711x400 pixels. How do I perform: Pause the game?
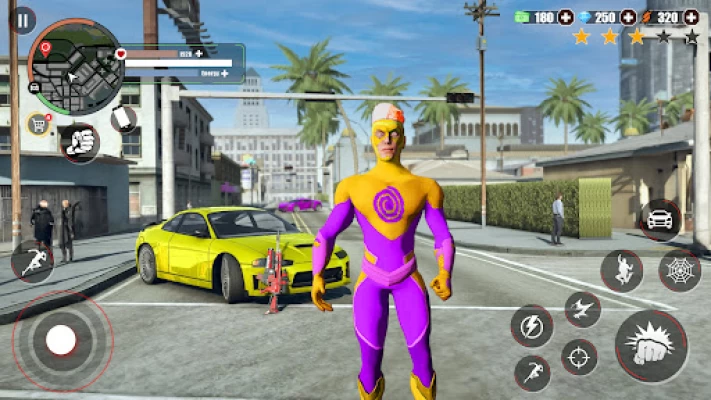pos(22,20)
